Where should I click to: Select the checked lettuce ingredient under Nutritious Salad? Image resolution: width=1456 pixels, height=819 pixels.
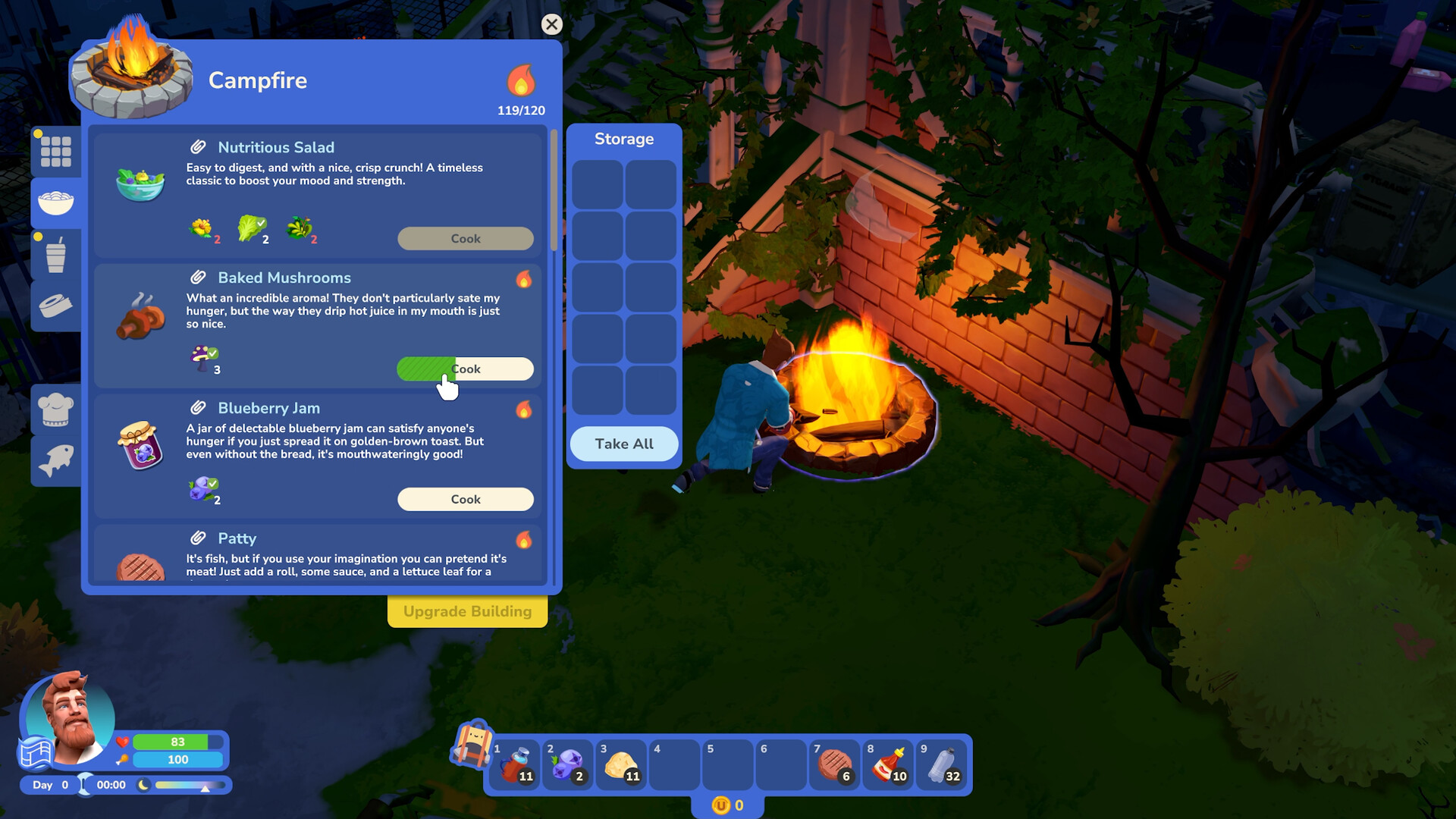tap(253, 227)
